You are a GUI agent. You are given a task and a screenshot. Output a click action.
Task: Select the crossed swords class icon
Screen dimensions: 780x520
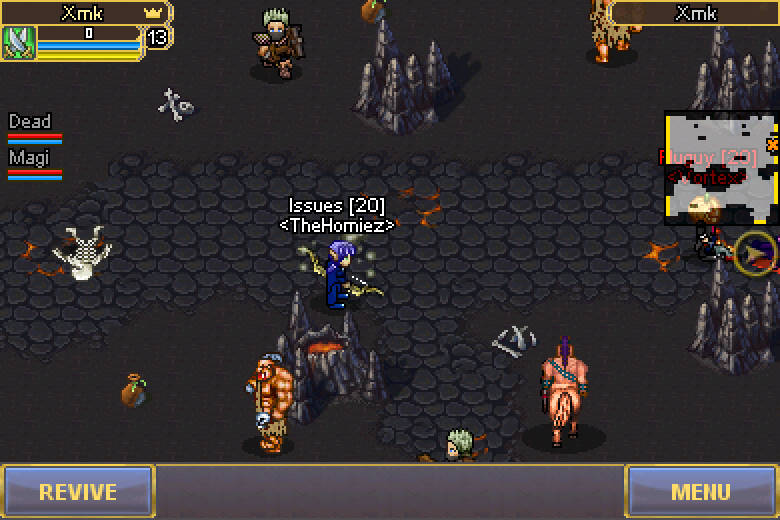tap(19, 42)
